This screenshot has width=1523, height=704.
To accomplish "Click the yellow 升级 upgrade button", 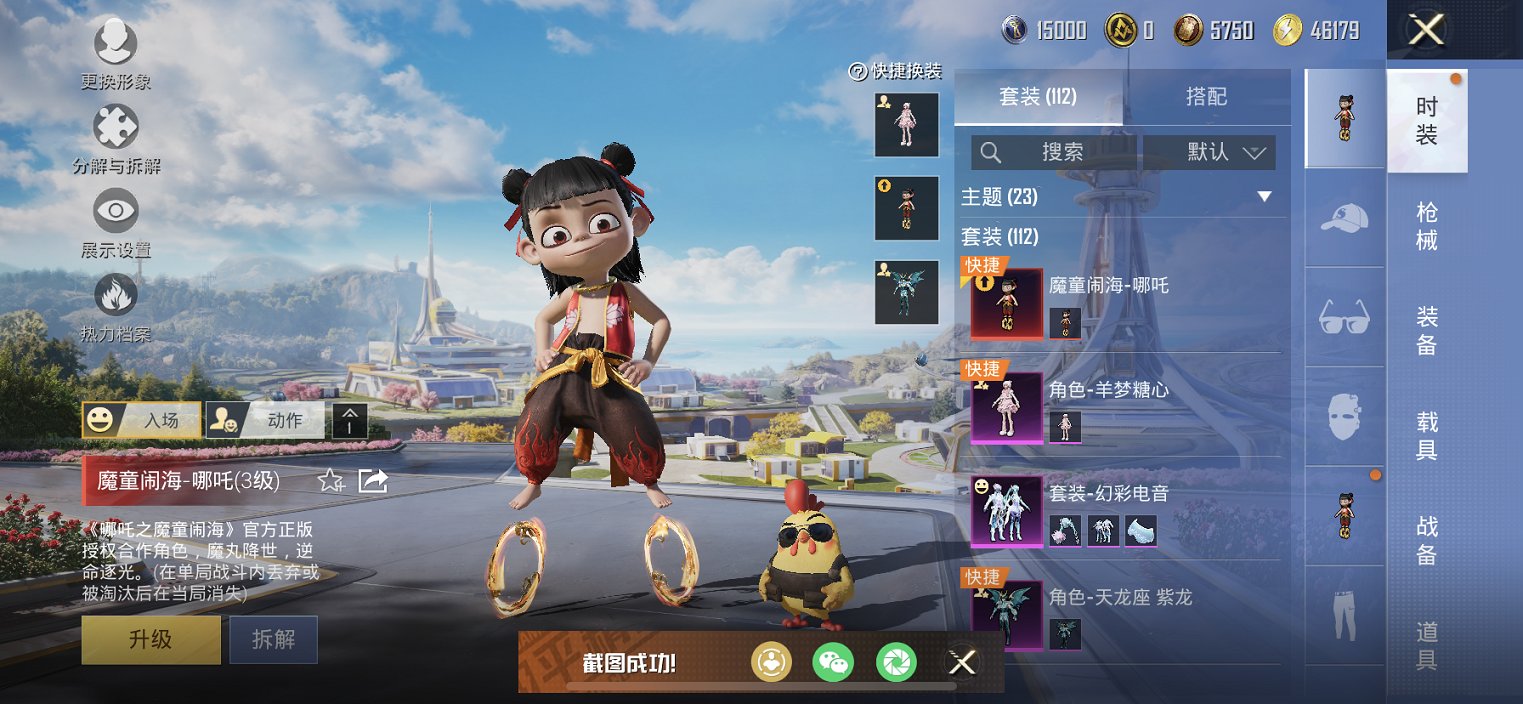I will pyautogui.click(x=151, y=639).
